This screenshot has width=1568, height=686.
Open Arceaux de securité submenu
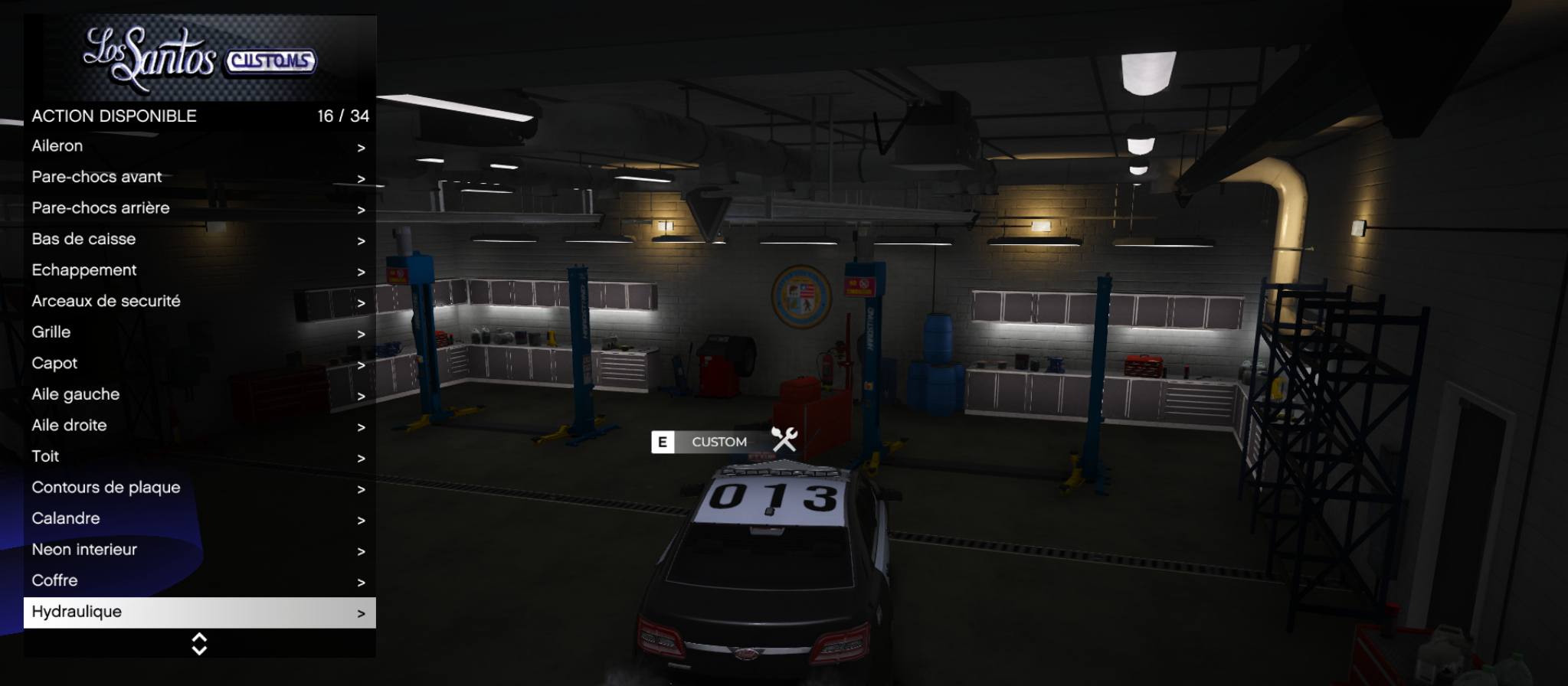coord(199,302)
